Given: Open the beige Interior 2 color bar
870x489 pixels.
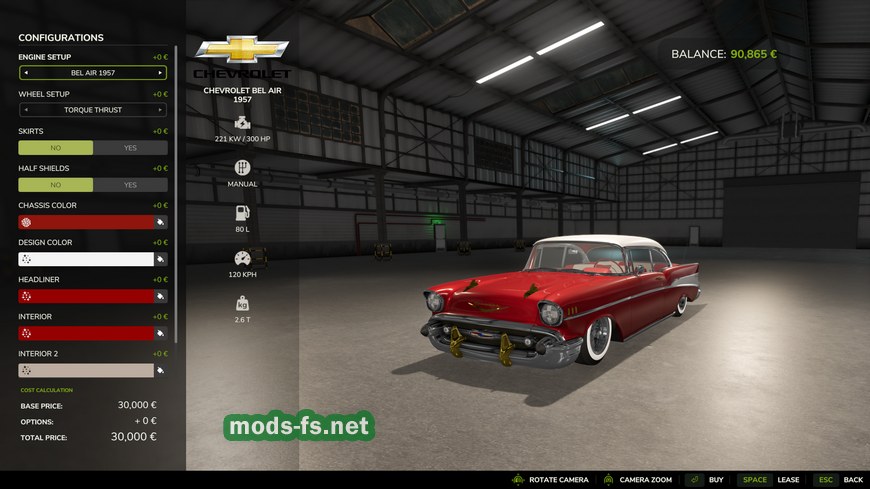Looking at the screenshot, I should [x=86, y=370].
